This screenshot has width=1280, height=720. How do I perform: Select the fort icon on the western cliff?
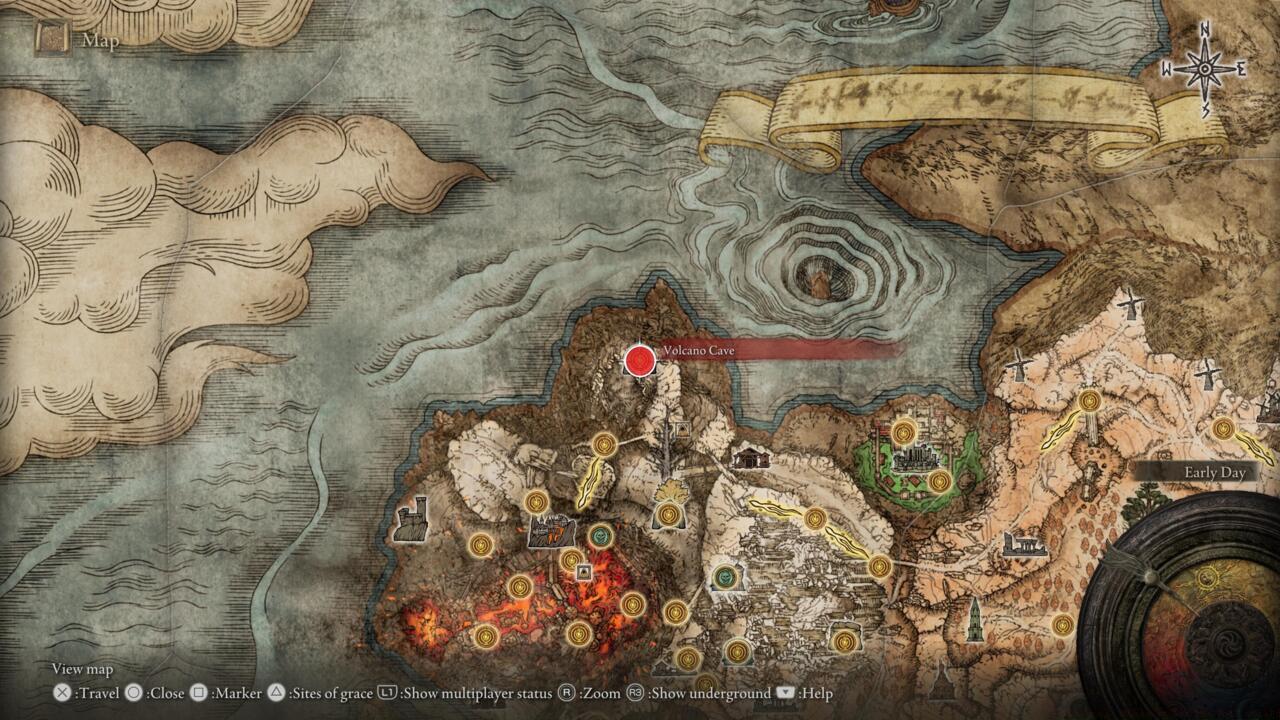click(412, 520)
